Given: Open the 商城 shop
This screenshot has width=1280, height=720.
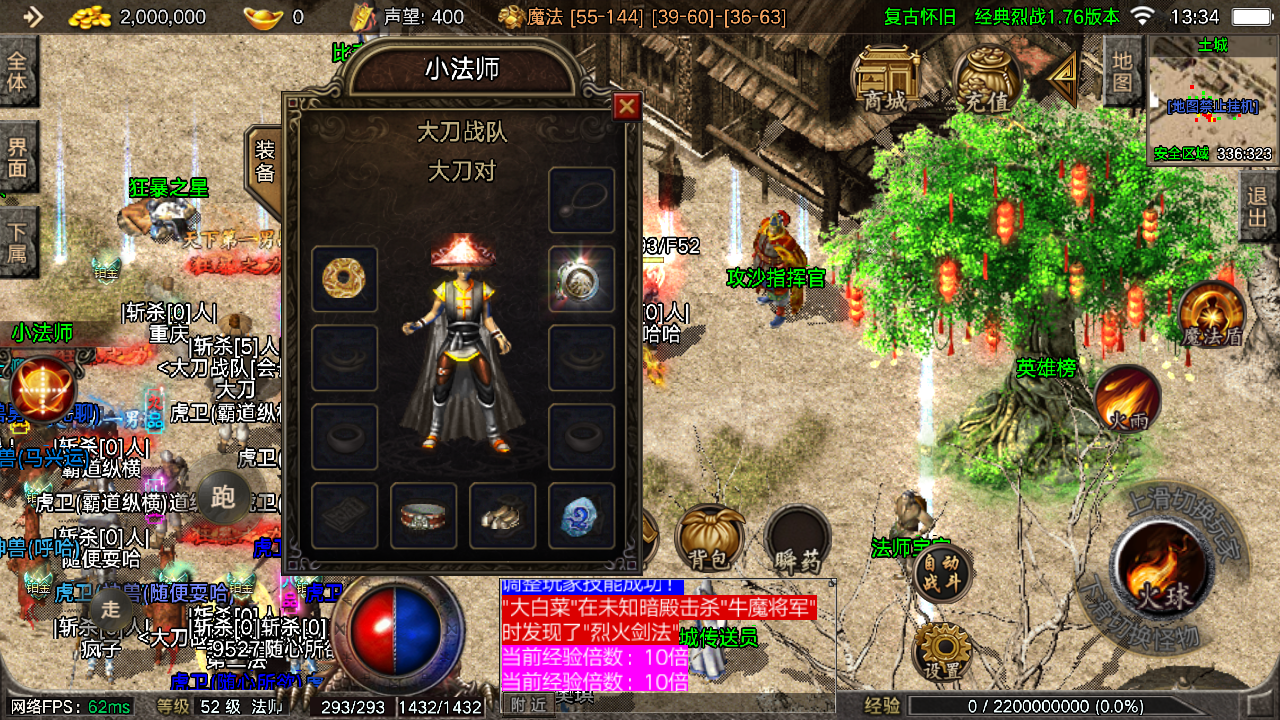Looking at the screenshot, I should pyautogui.click(x=885, y=80).
